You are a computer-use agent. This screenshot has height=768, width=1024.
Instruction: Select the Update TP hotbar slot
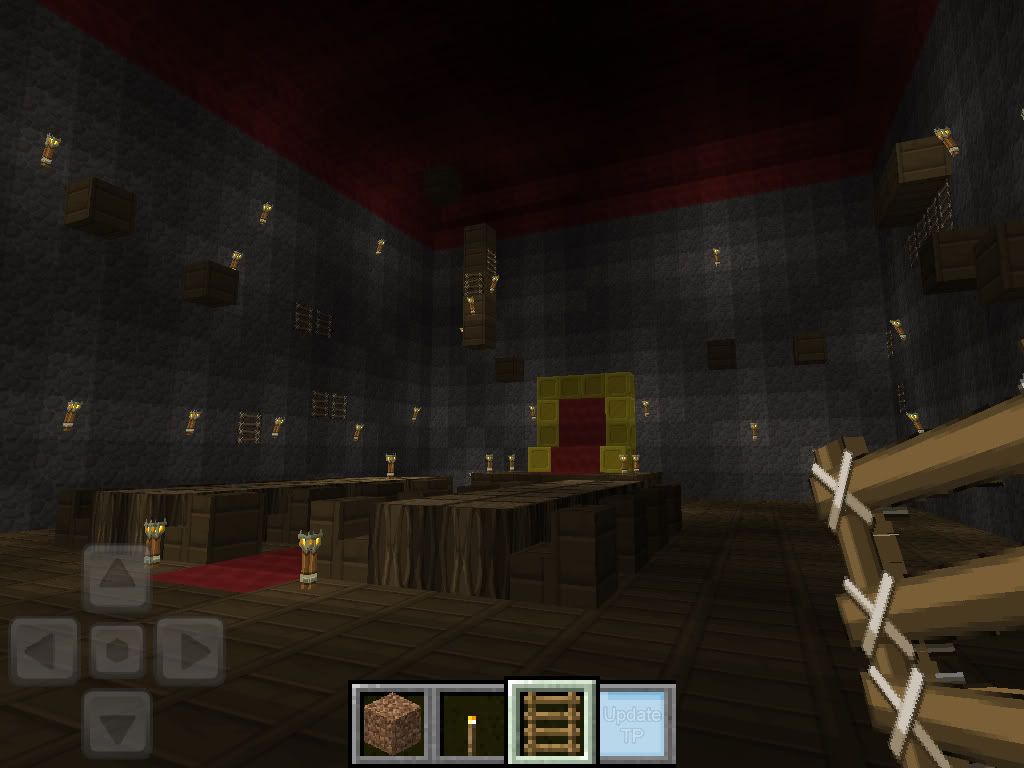634,724
